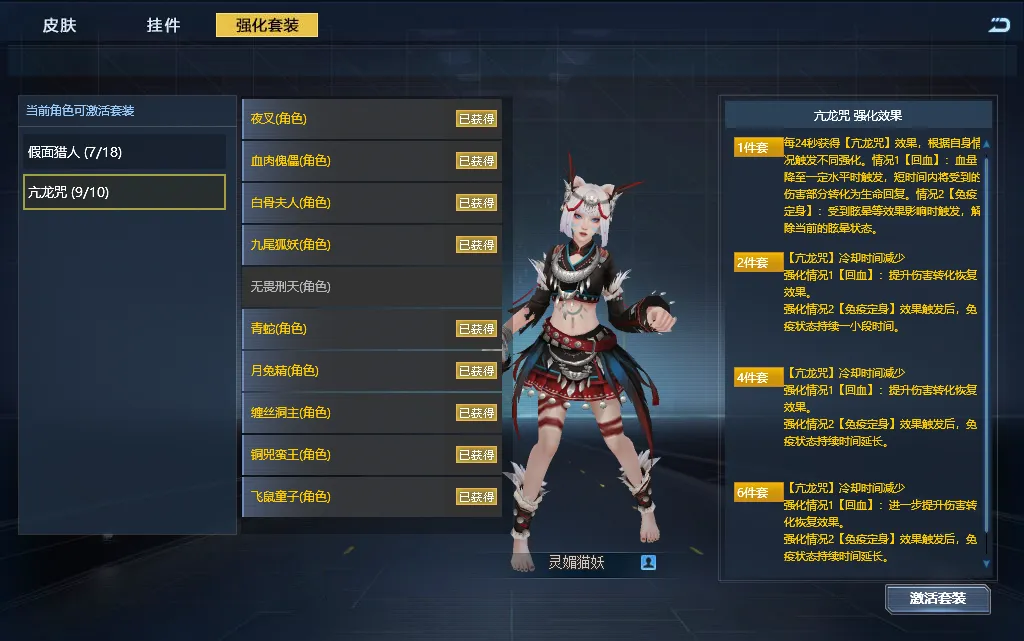This screenshot has width=1024, height=641.
Task: Click the profile icon beside 灵媚猫妖
Action: [x=648, y=563]
